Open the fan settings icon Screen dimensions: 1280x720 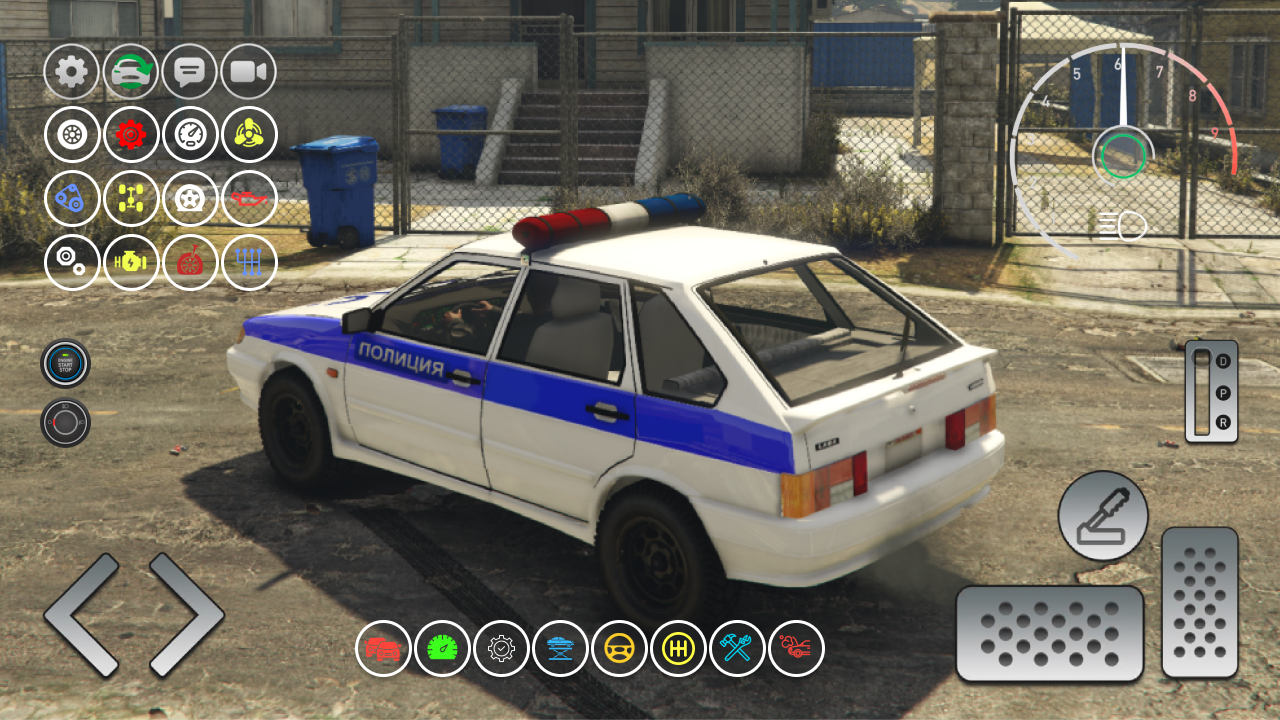[250, 135]
